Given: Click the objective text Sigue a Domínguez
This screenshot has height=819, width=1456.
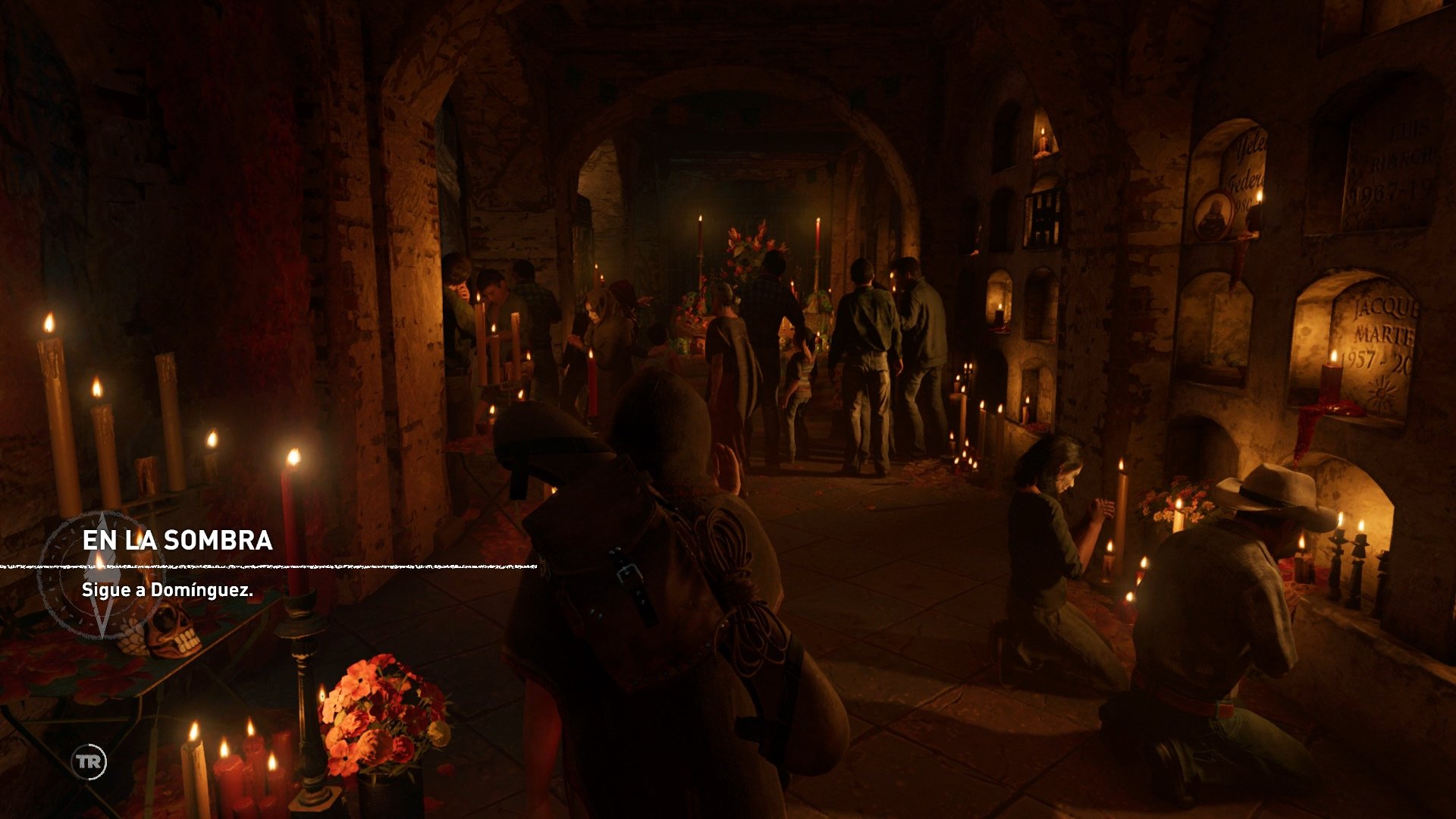Looking at the screenshot, I should [168, 590].
